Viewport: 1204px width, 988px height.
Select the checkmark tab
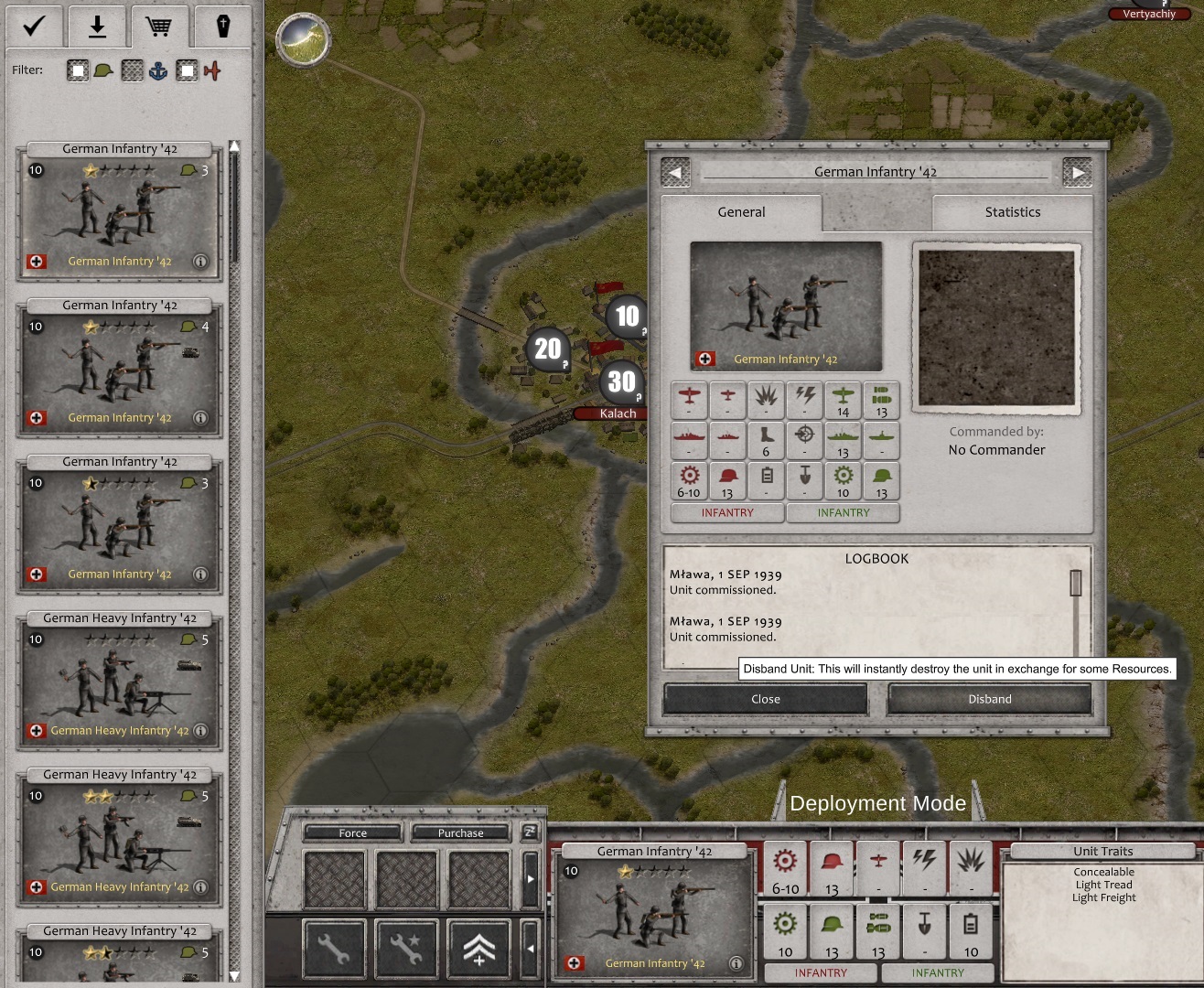[34, 27]
